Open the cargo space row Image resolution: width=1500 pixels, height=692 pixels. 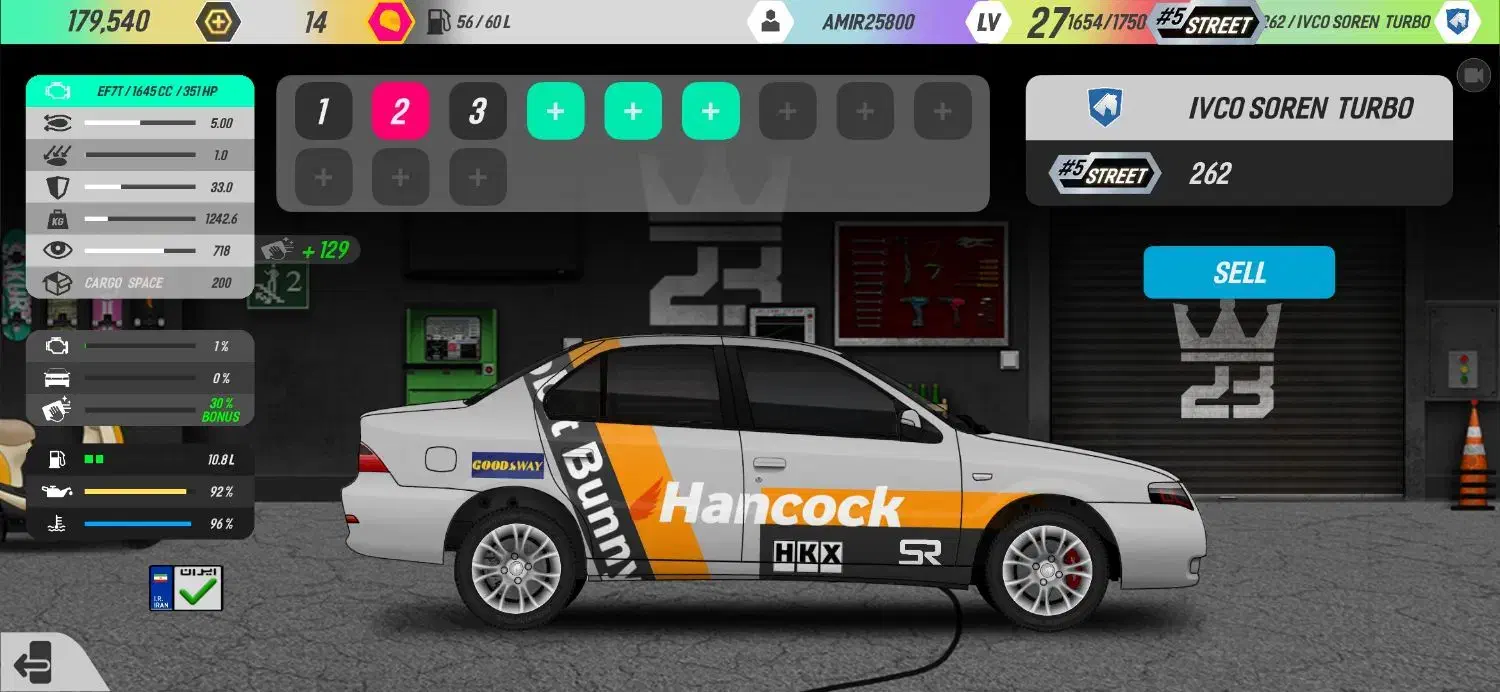140,283
